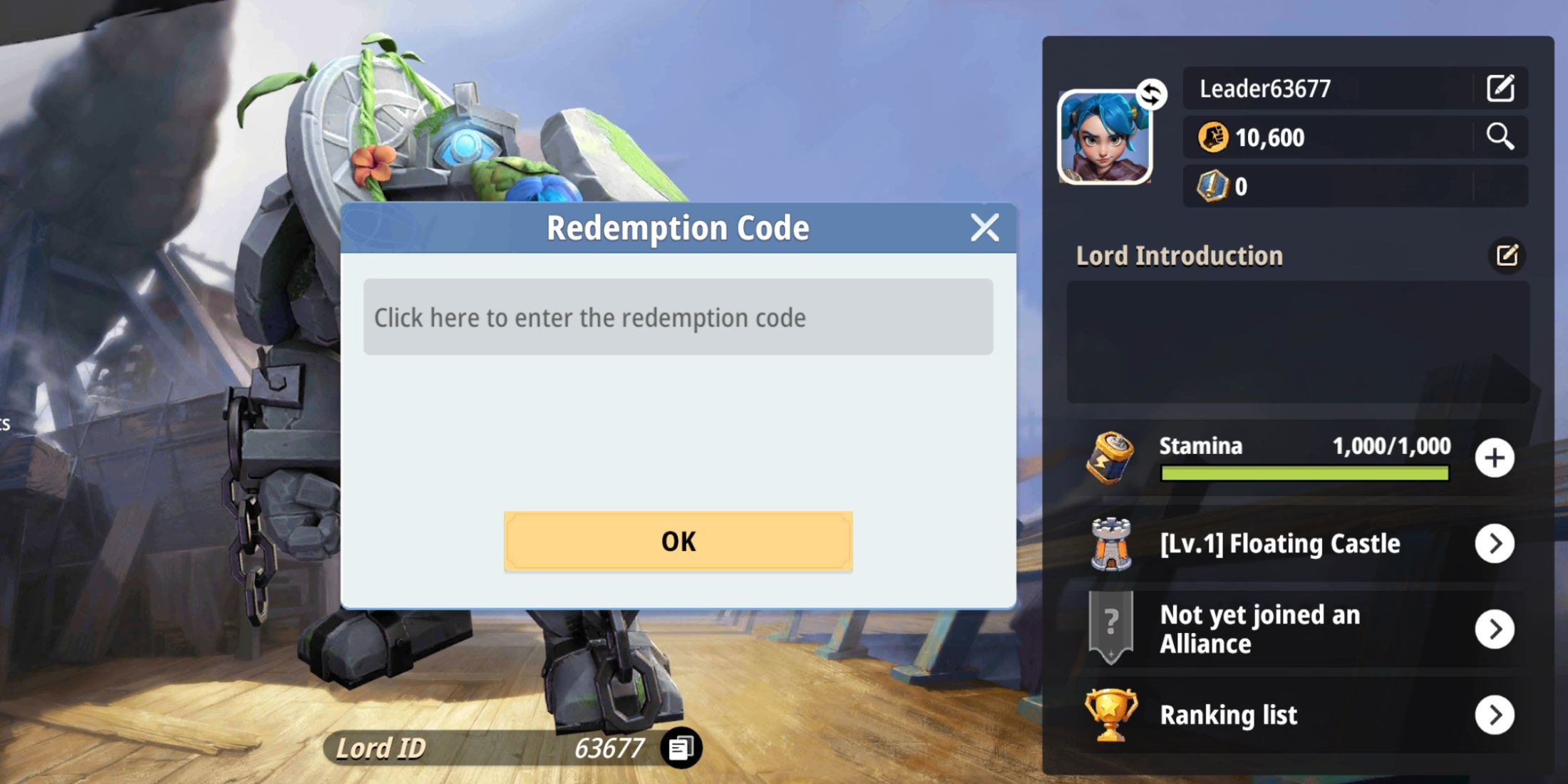Click the plus to buy stamina
Viewport: 1568px width, 784px height.
1495,458
